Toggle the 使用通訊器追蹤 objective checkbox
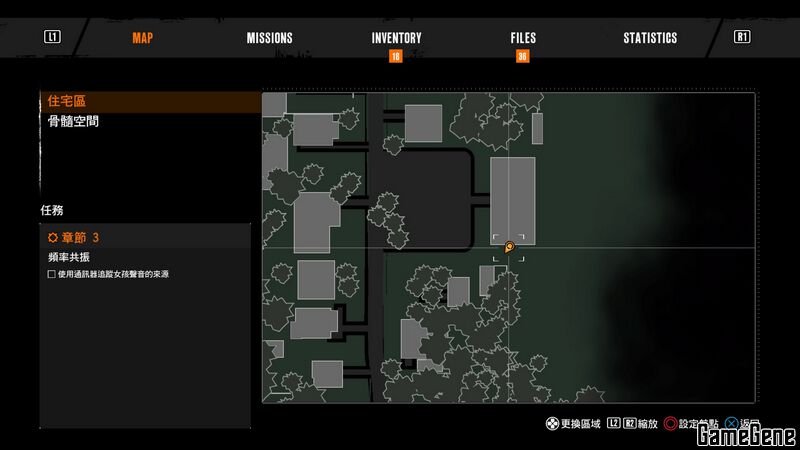 [x=52, y=274]
